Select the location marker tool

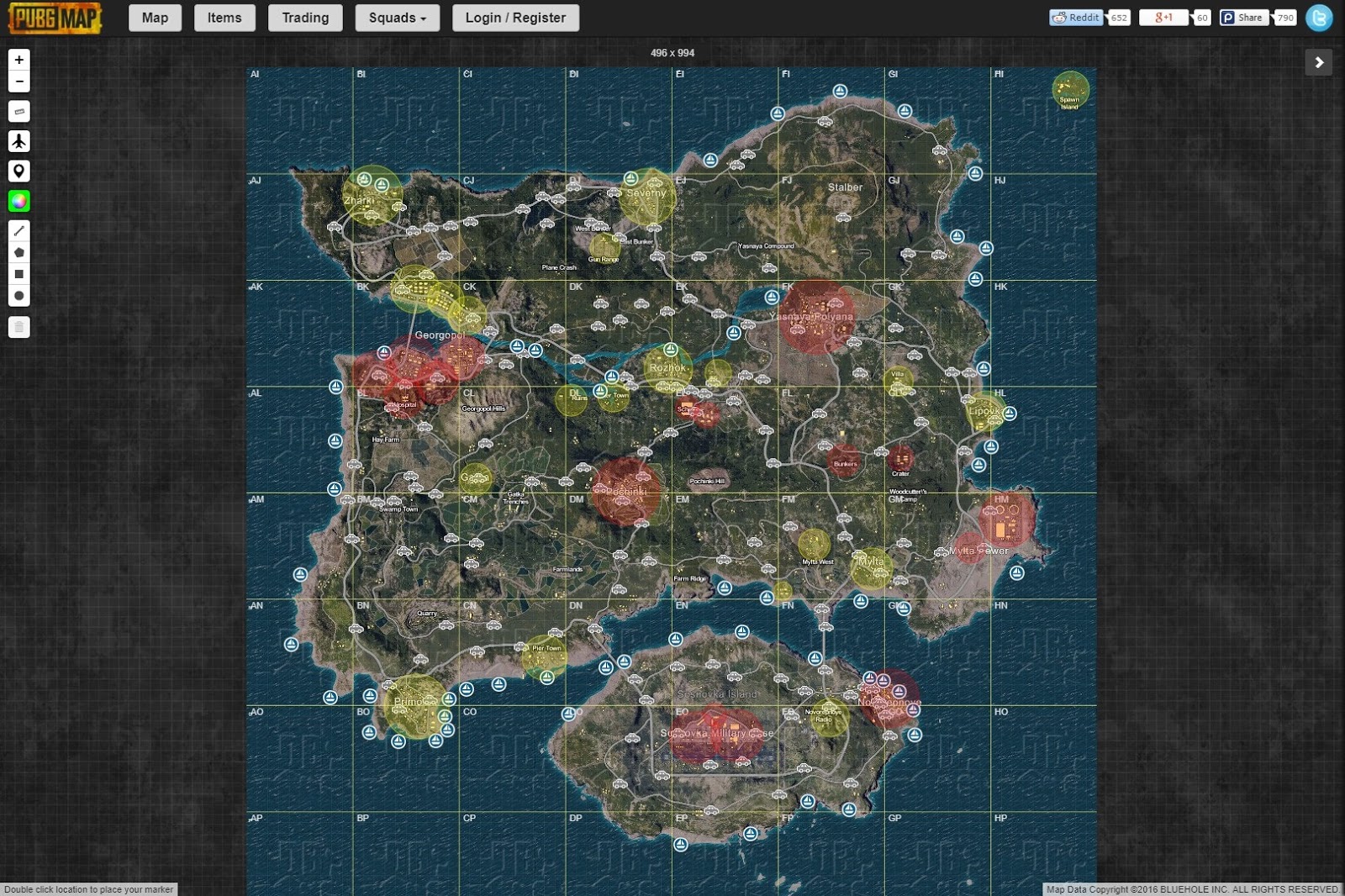[x=18, y=171]
